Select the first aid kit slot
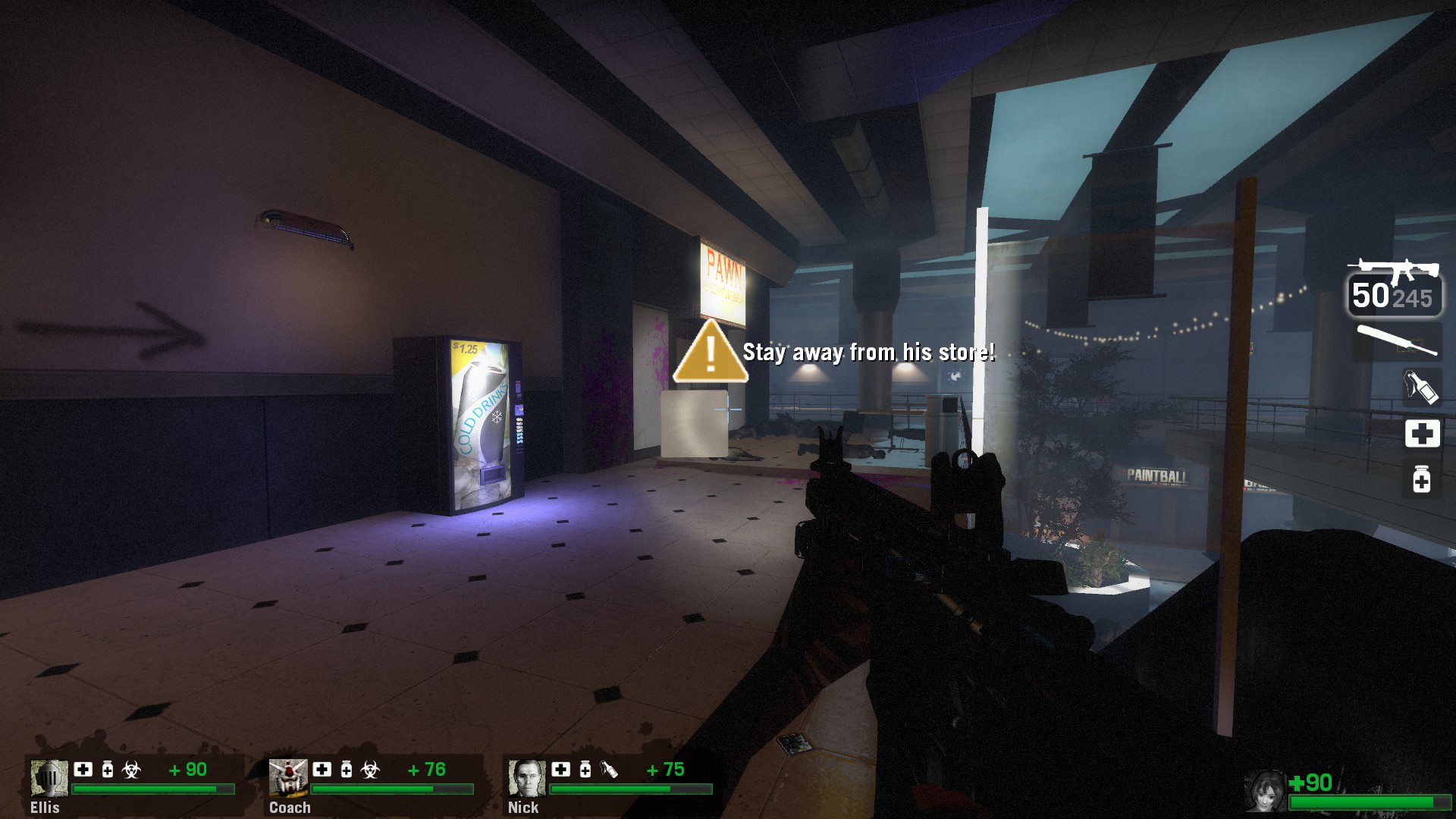This screenshot has width=1456, height=819. 1422,433
